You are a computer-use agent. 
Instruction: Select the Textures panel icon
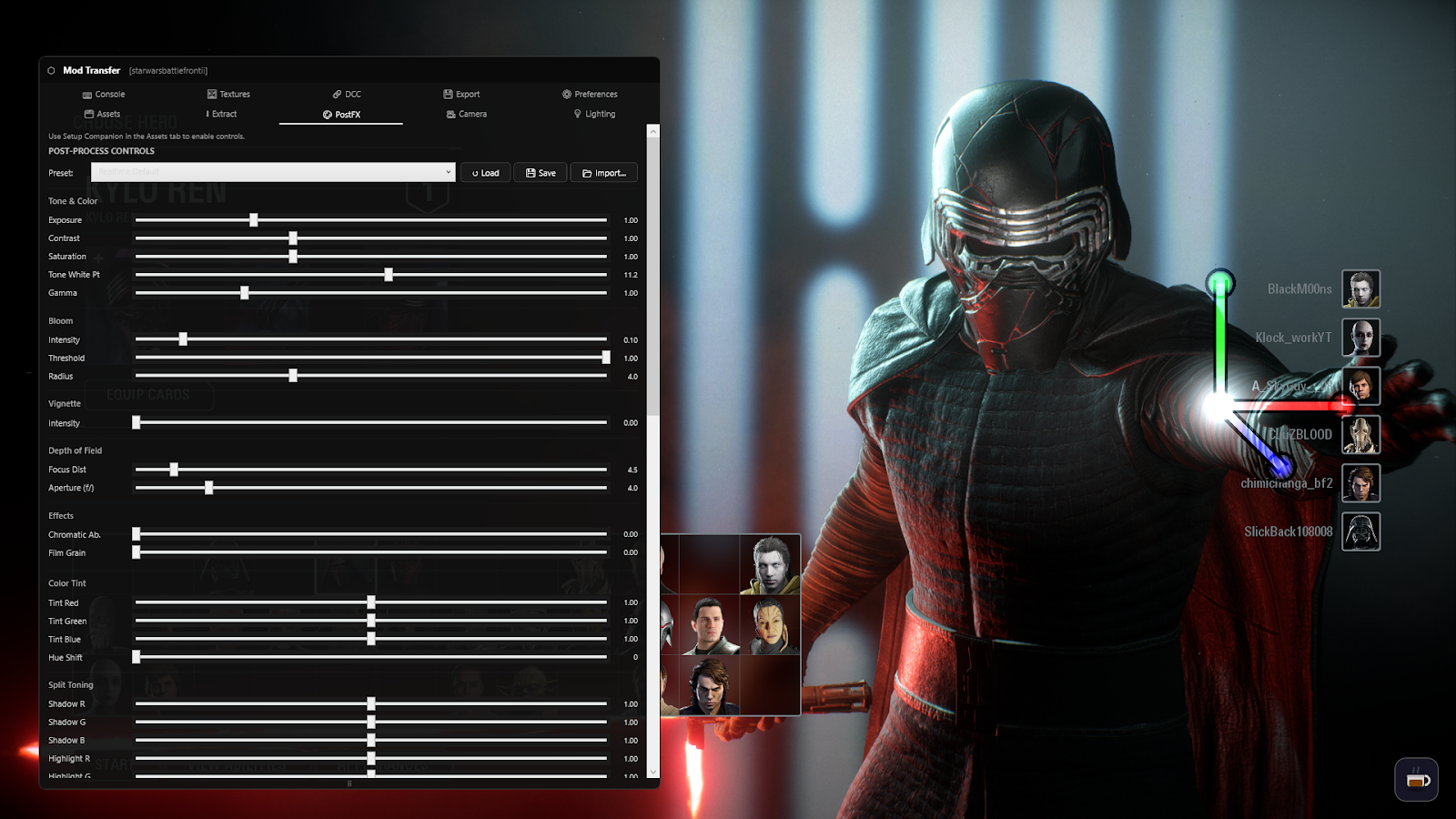tap(210, 94)
